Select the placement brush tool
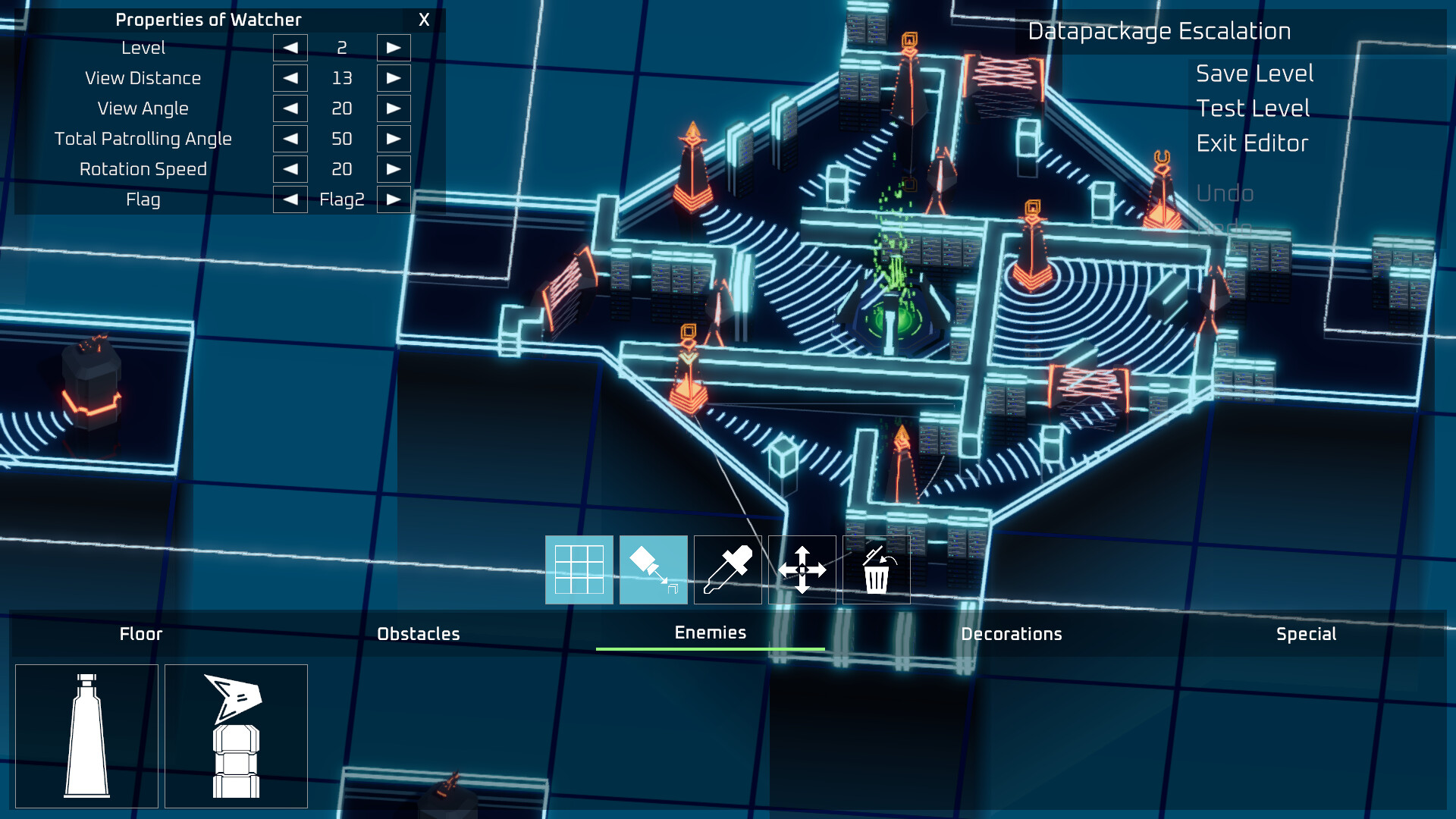This screenshot has height=819, width=1456. [653, 570]
